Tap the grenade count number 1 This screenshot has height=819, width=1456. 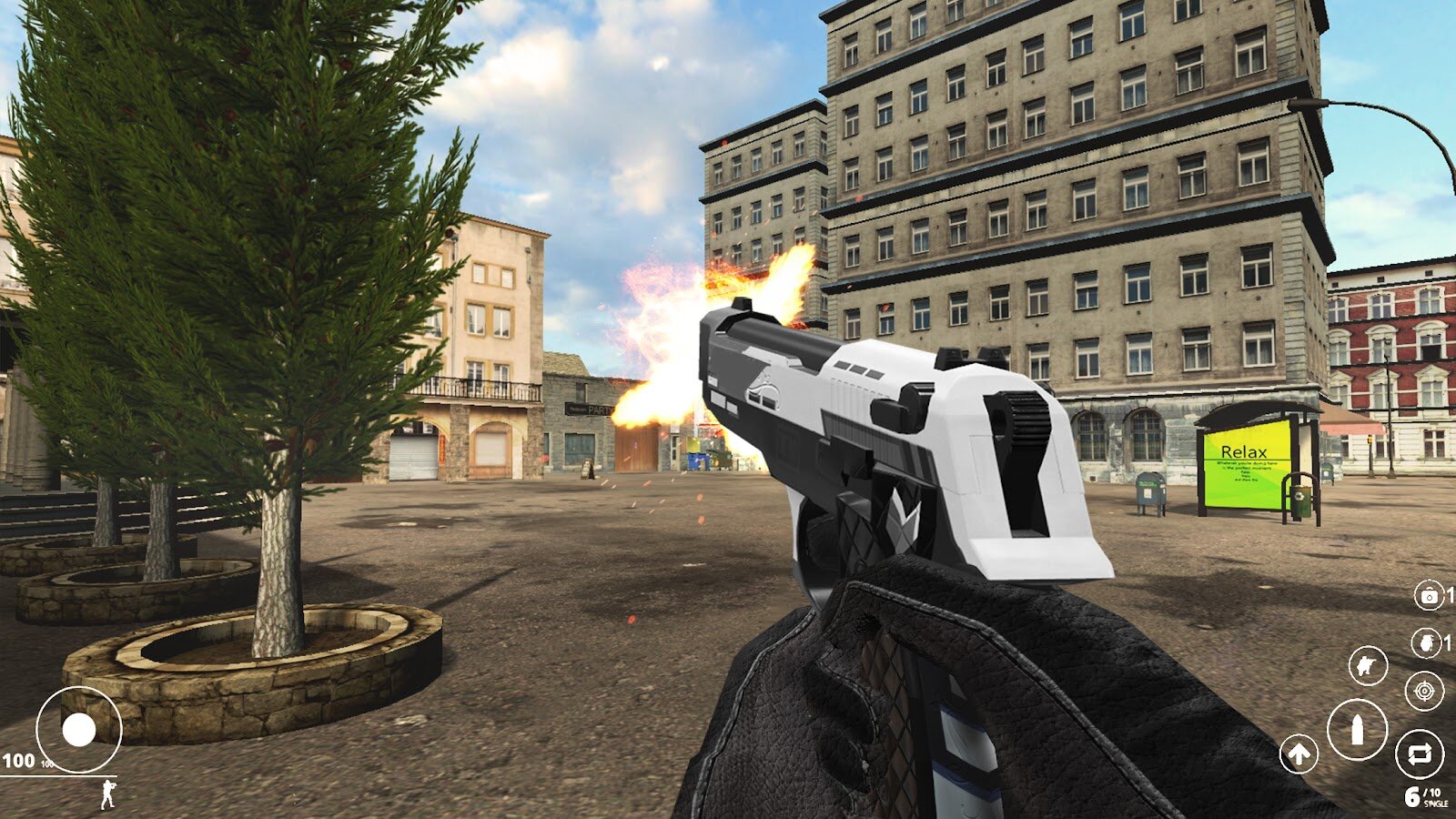pos(1448,643)
